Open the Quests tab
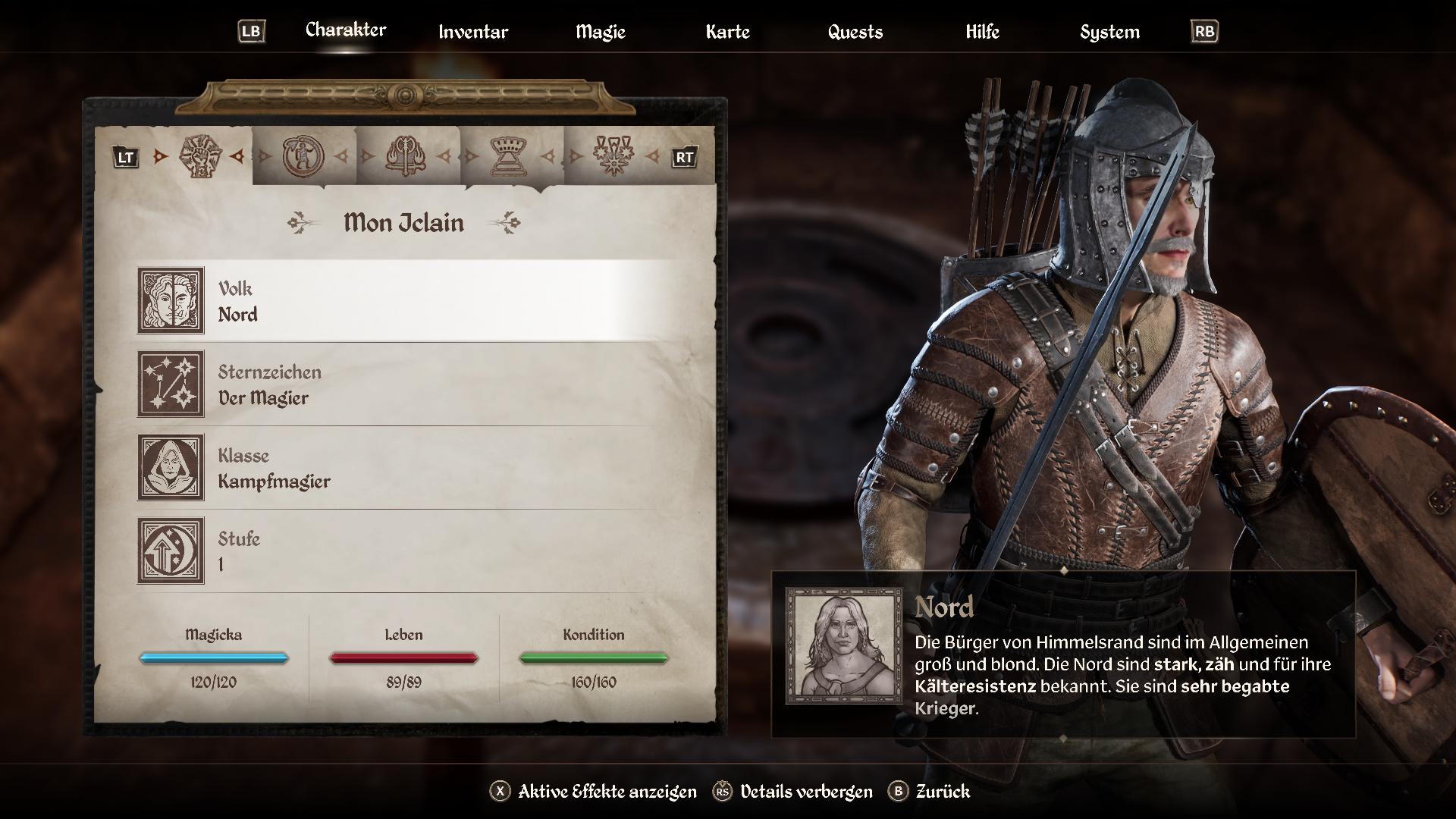This screenshot has width=1456, height=819. [855, 32]
